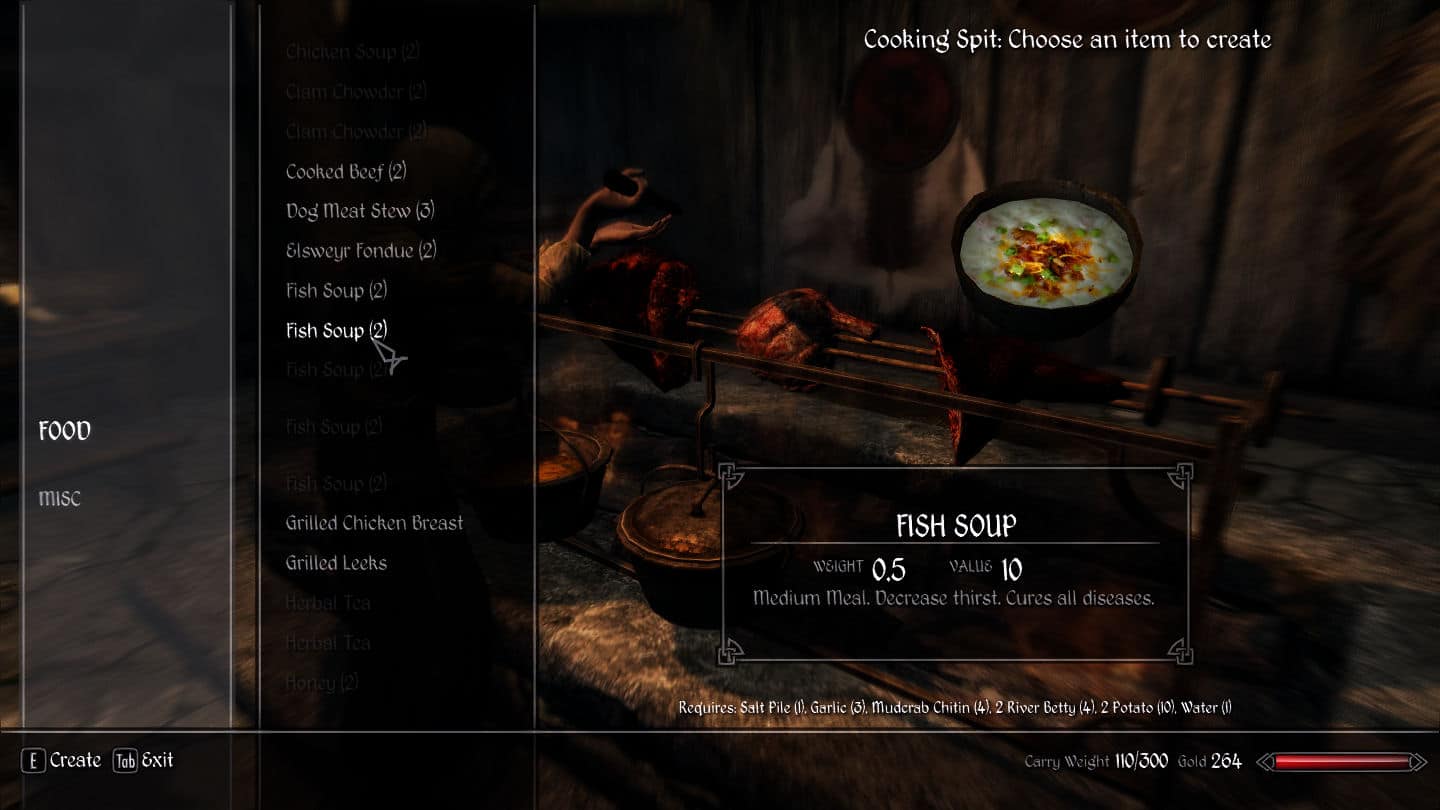Pick Dog Meat Stew to cook

coord(360,211)
